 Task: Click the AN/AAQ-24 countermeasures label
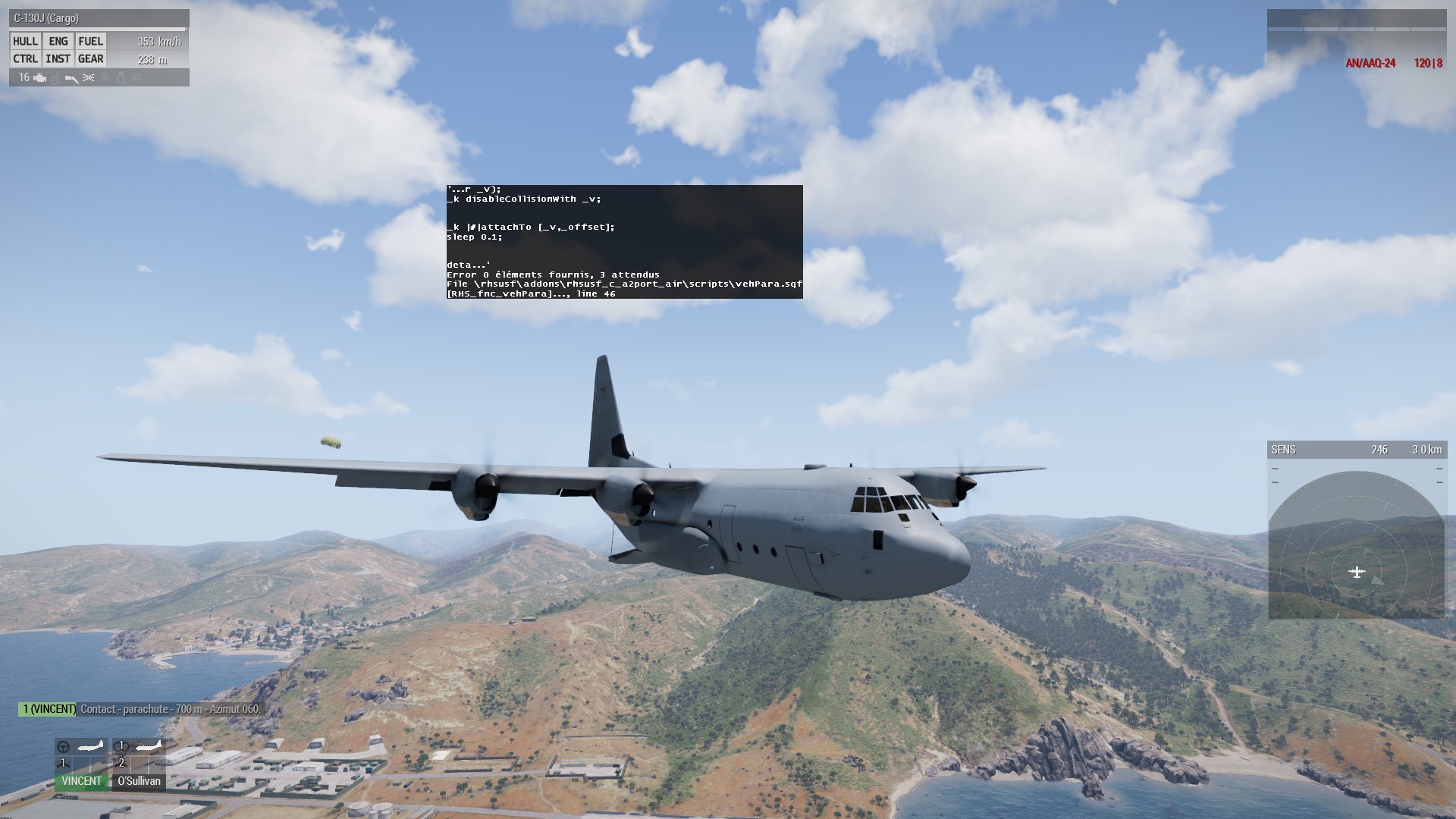click(1370, 64)
